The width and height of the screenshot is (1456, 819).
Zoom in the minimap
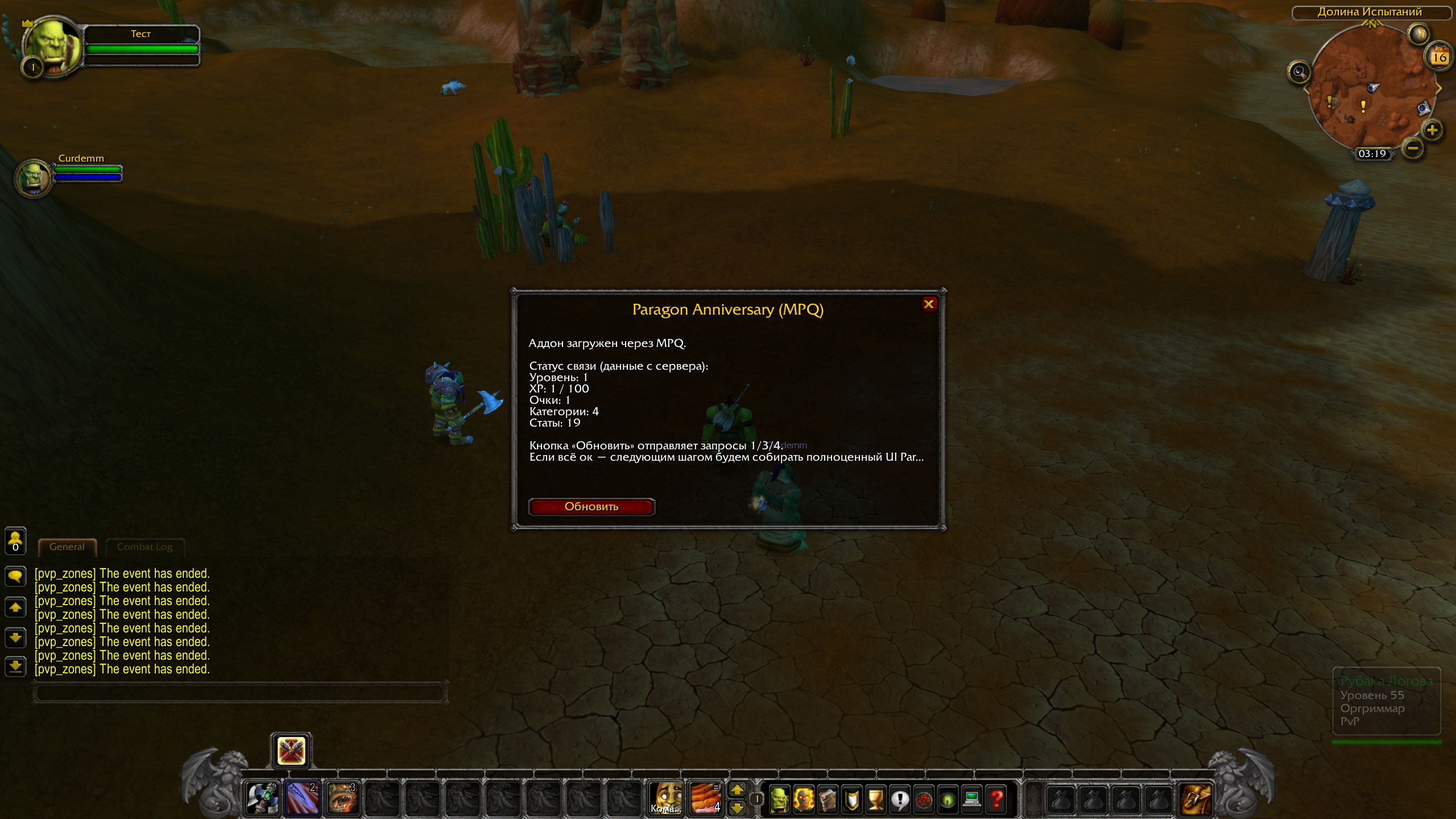(x=1432, y=131)
